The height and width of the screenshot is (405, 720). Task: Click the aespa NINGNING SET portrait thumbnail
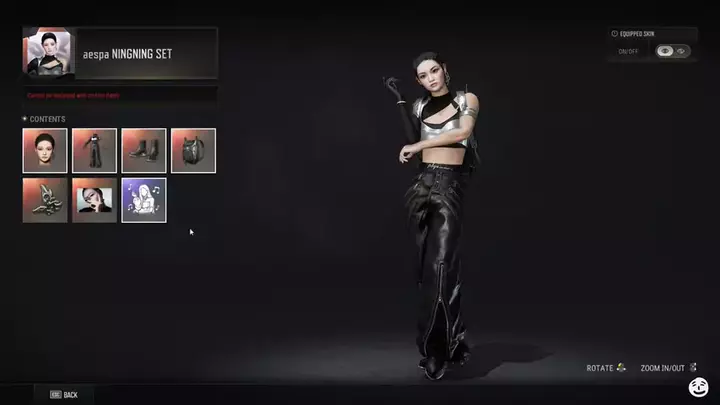[x=47, y=53]
